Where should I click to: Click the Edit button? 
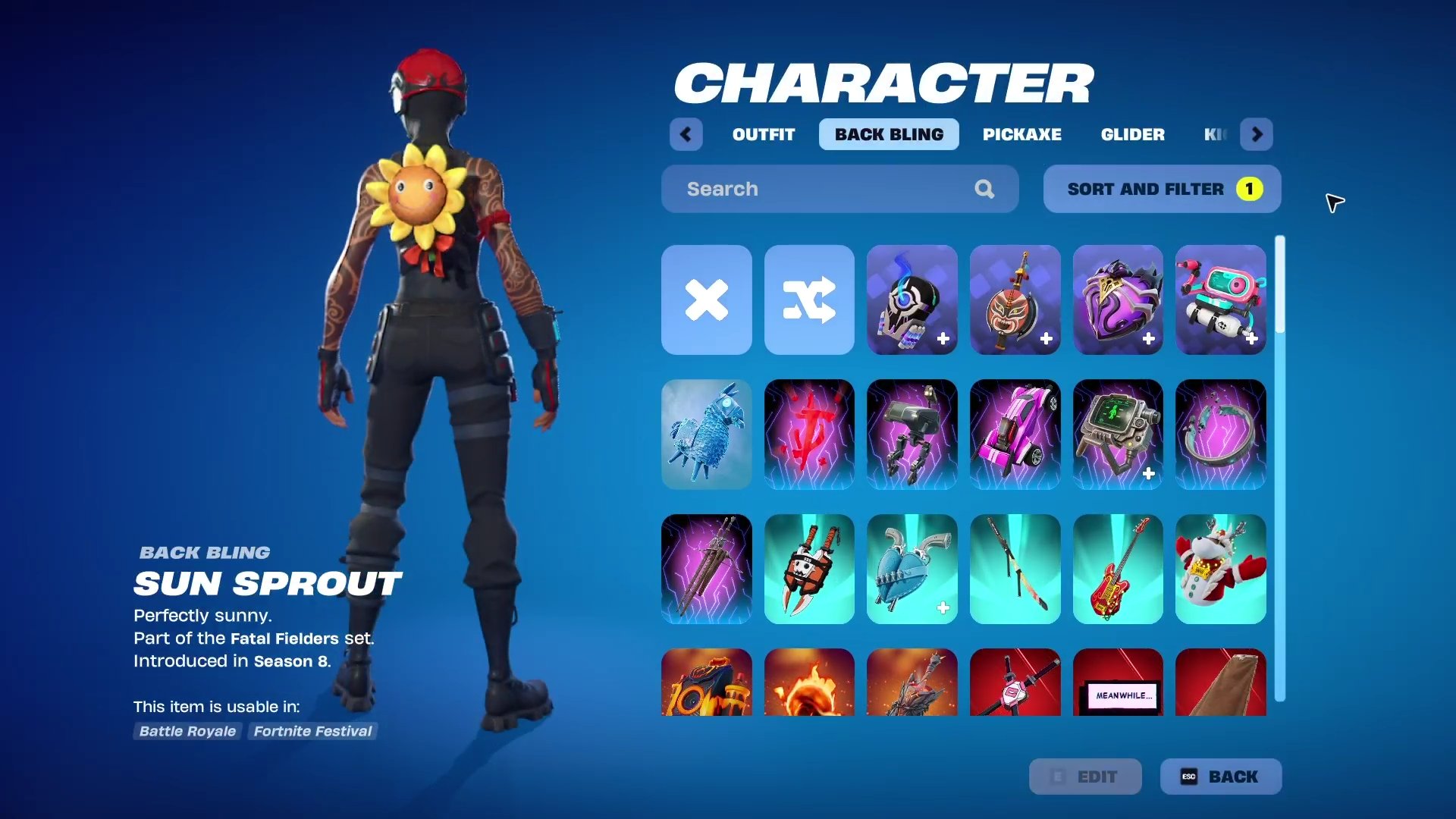pos(1084,776)
